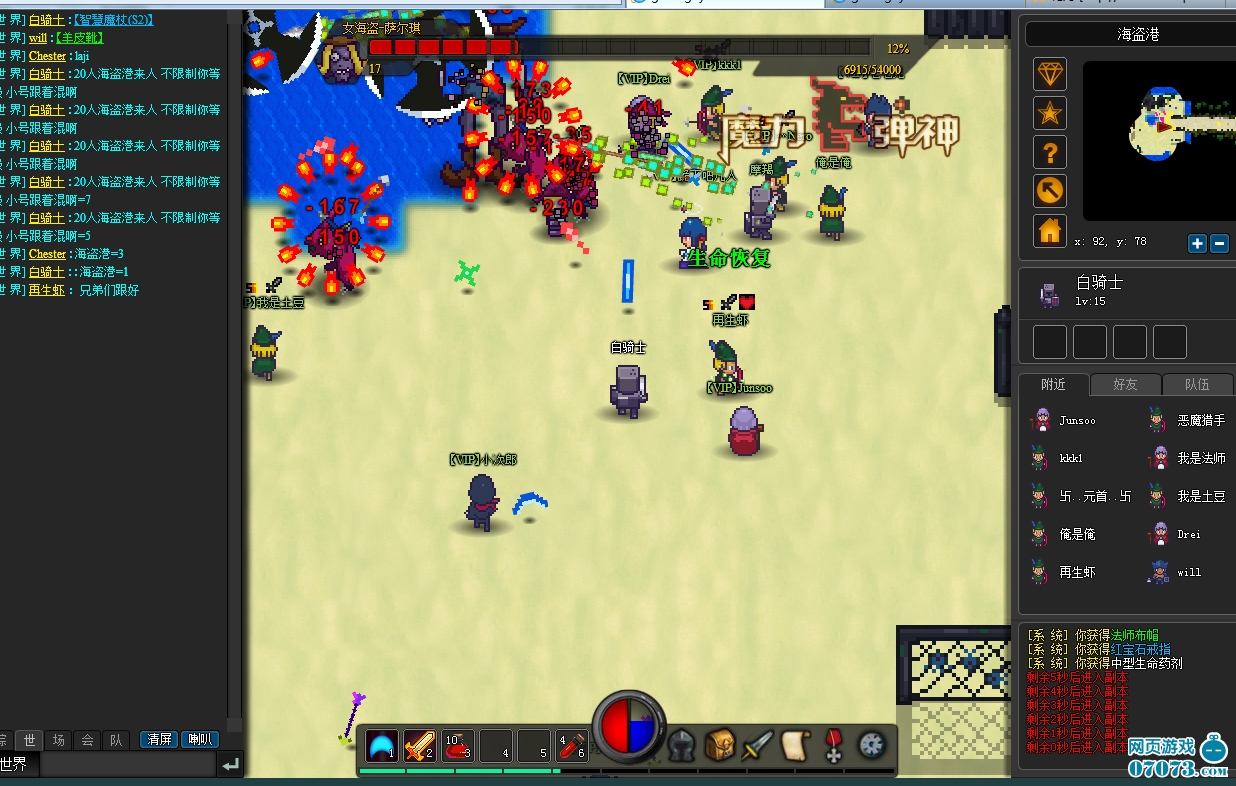
Task: Activate the blue crescent skill in slot 1
Action: [381, 746]
